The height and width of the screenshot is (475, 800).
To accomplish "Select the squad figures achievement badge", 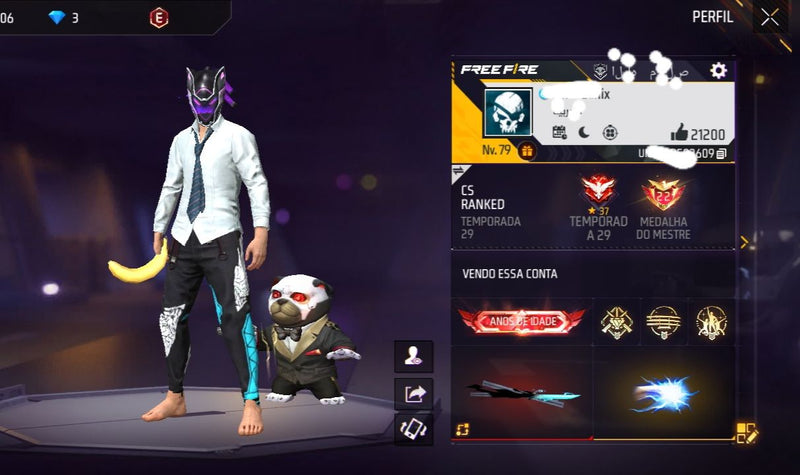I will [x=710, y=321].
